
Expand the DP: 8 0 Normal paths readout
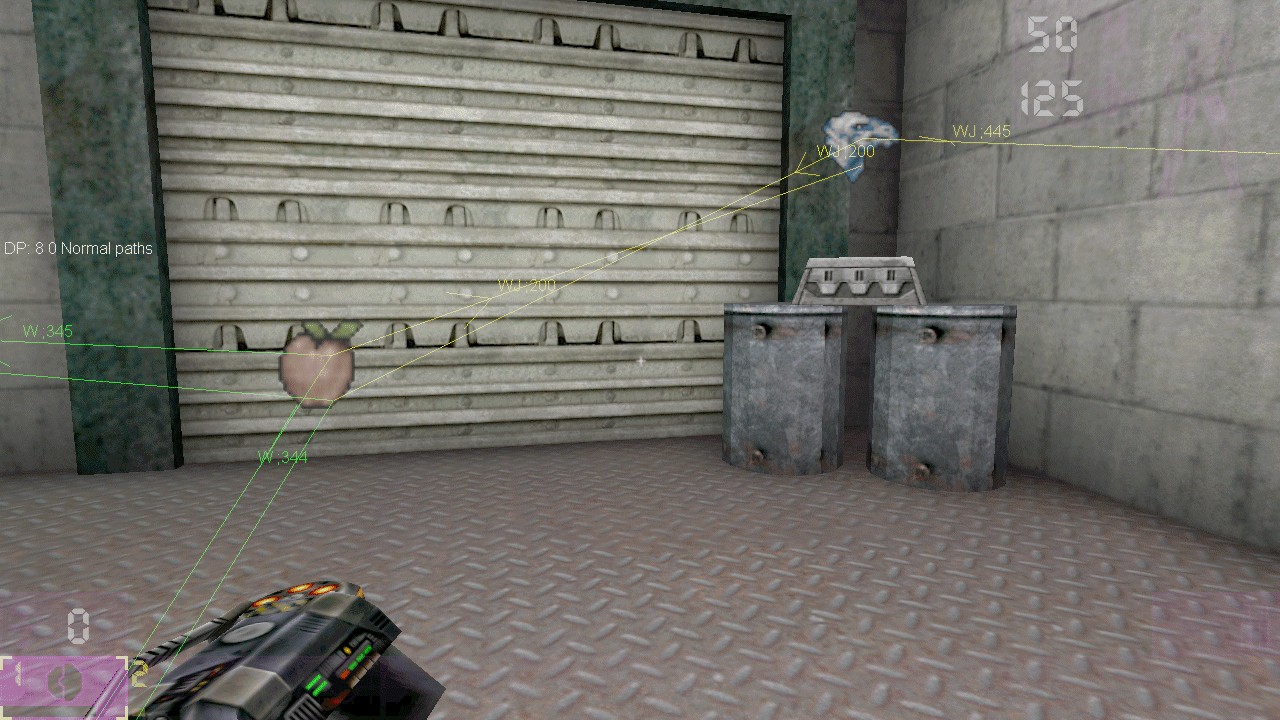pos(78,248)
